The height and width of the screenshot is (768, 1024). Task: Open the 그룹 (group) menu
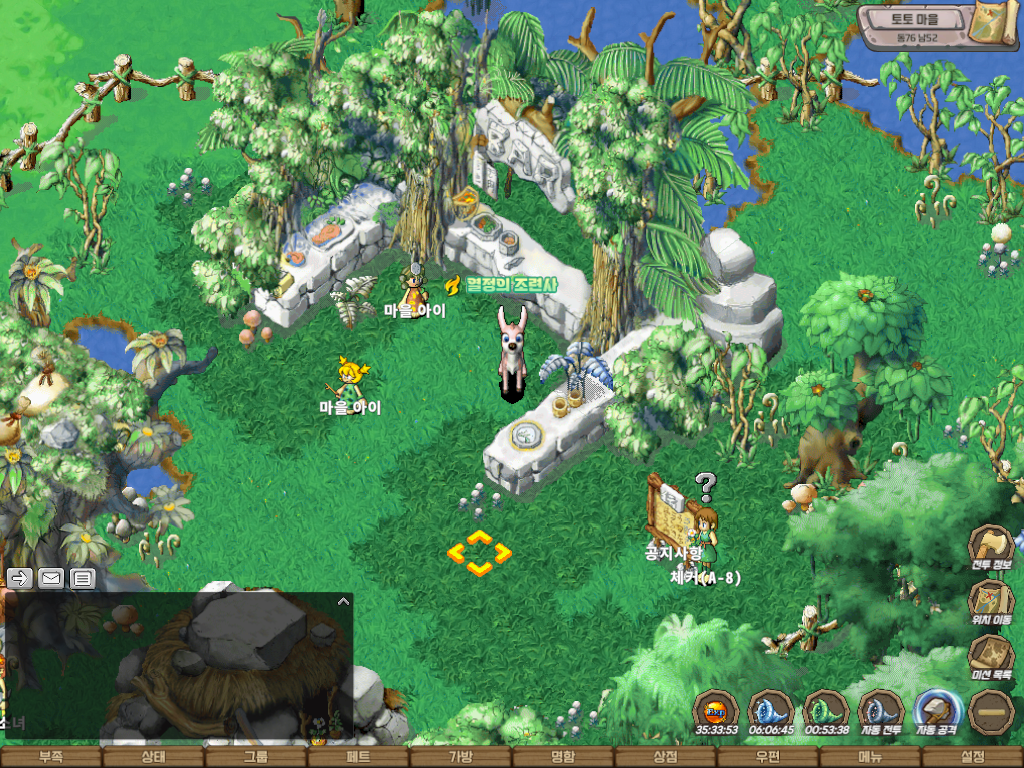pos(256,757)
